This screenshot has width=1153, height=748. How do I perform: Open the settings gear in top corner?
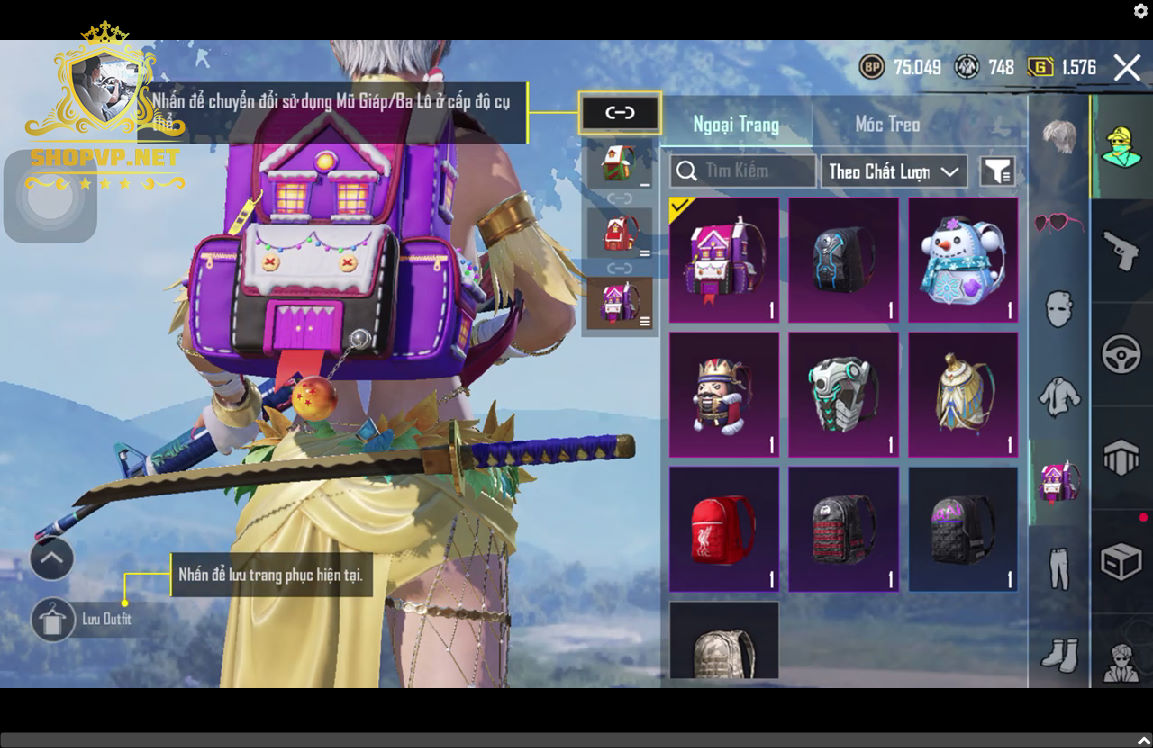point(1141,11)
